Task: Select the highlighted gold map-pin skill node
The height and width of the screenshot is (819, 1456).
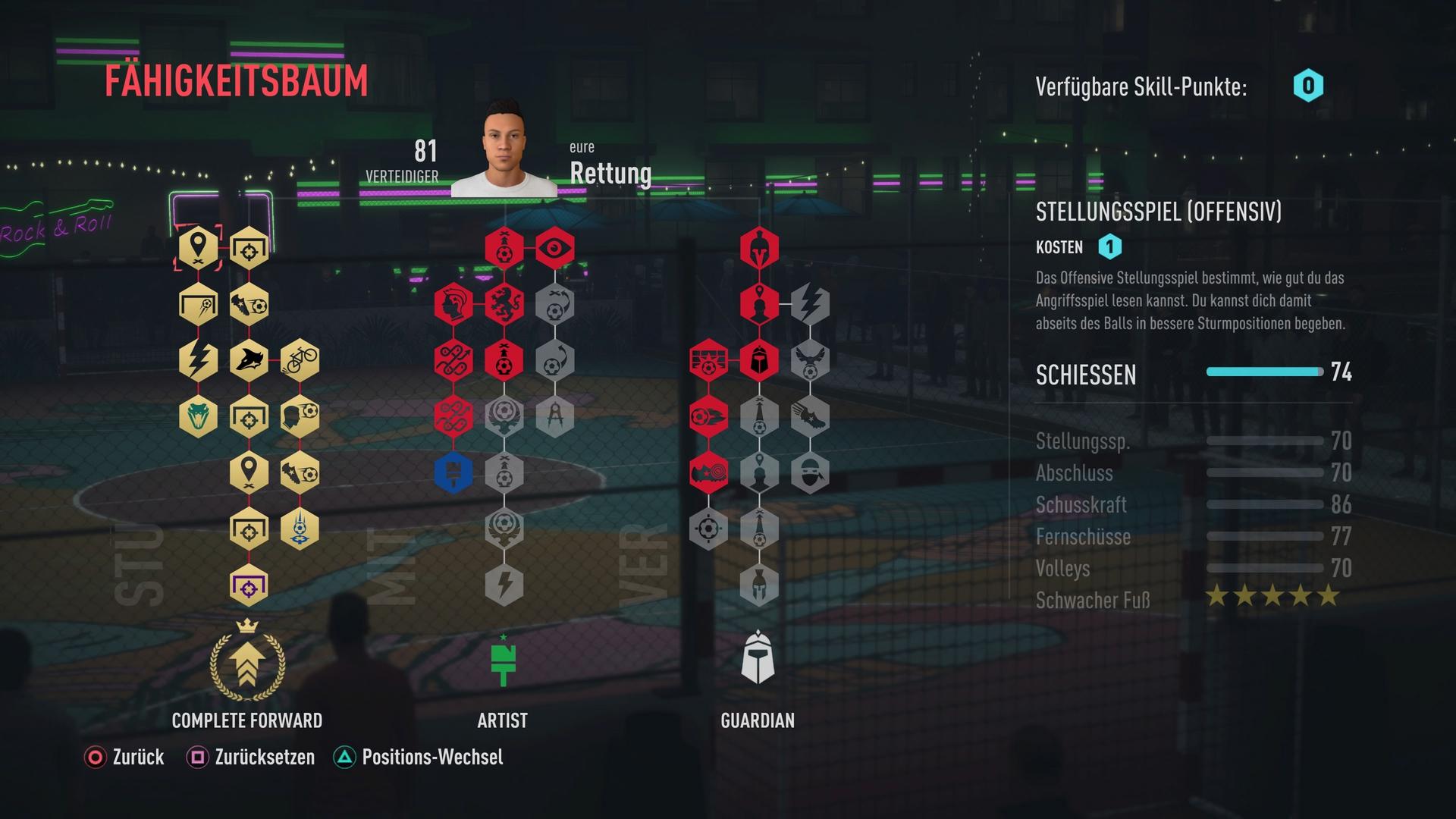Action: pyautogui.click(x=199, y=247)
